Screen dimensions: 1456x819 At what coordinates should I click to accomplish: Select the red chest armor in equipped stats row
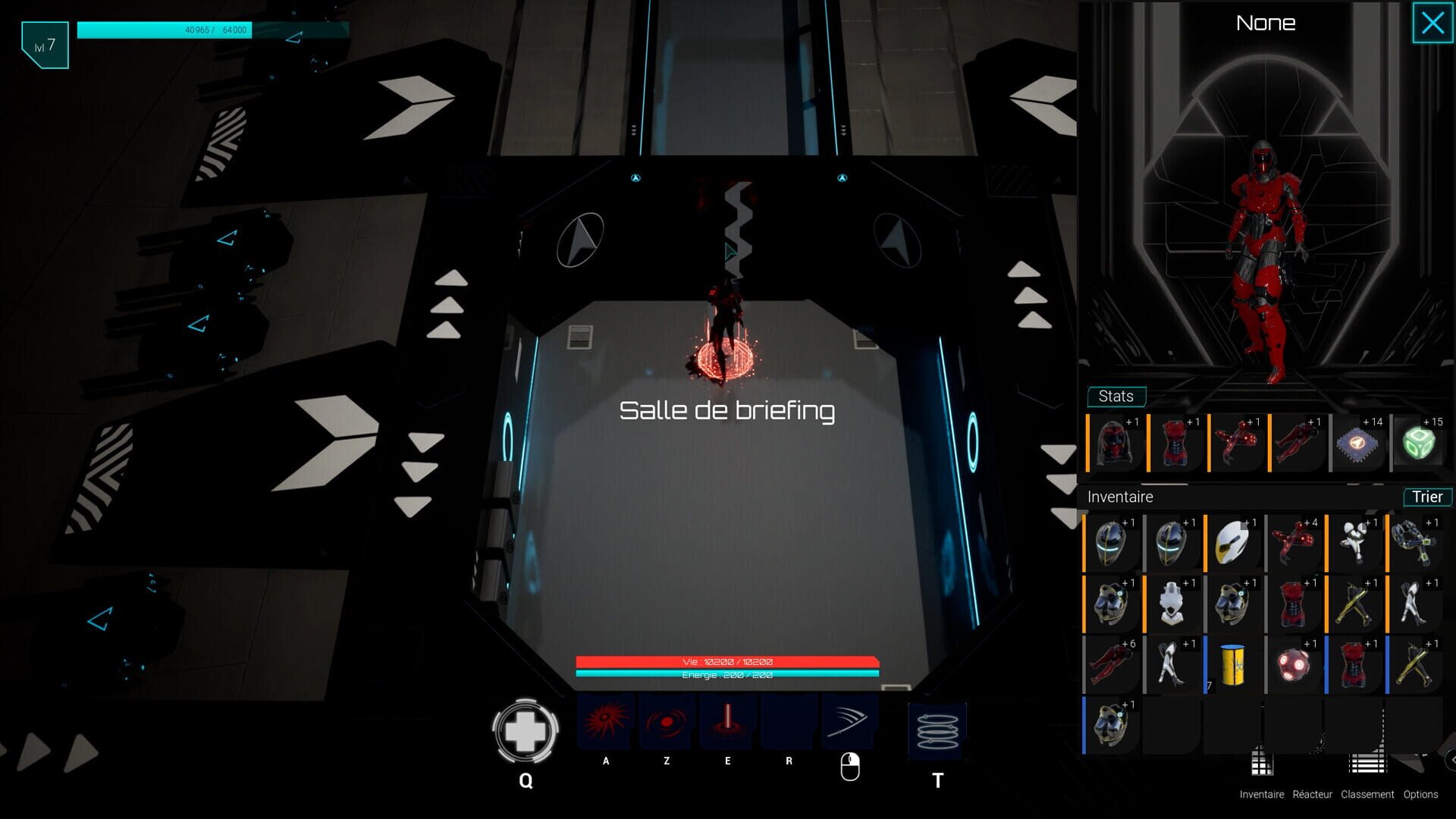click(1174, 444)
